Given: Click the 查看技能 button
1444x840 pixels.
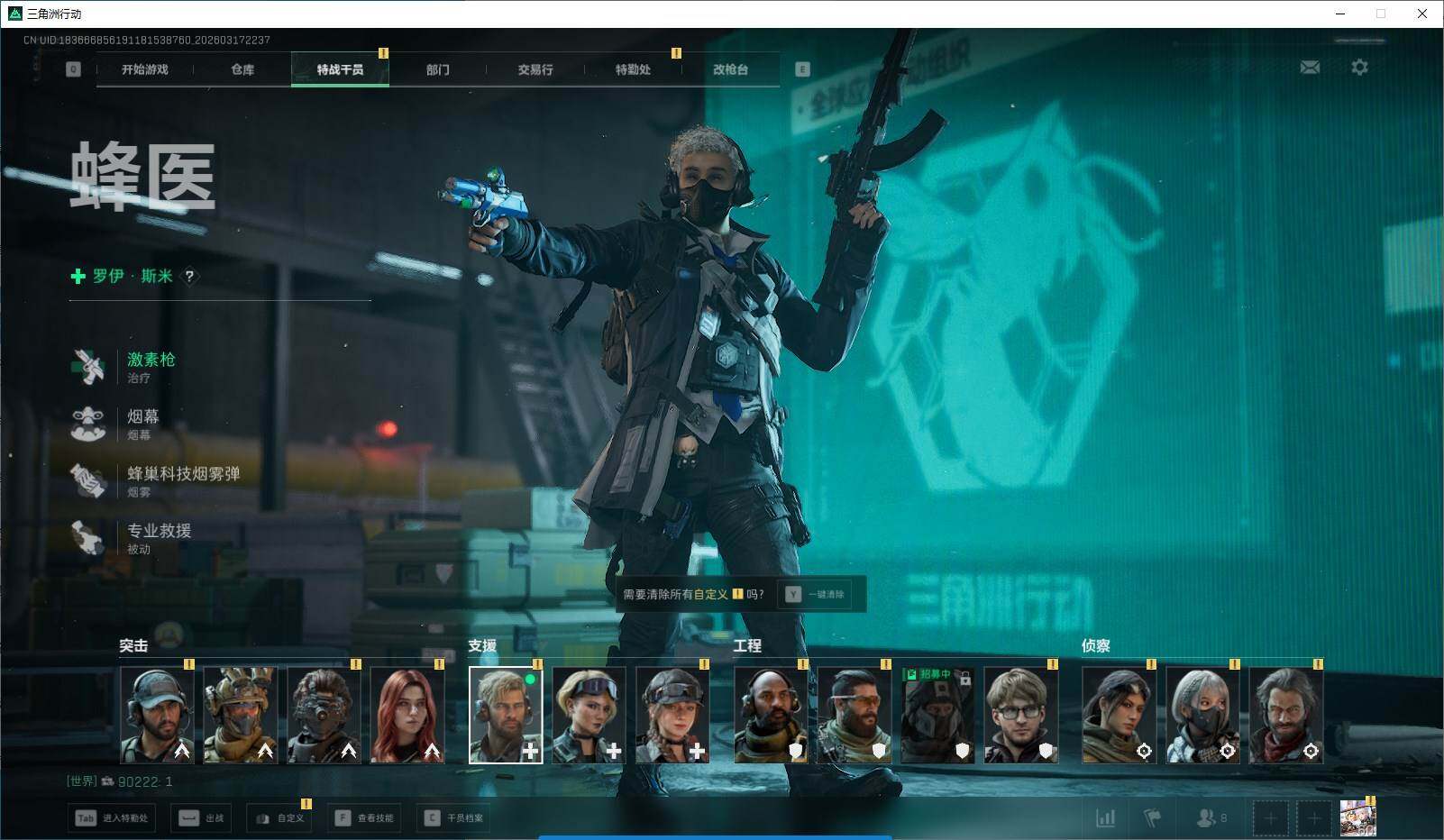Looking at the screenshot, I should (x=366, y=818).
